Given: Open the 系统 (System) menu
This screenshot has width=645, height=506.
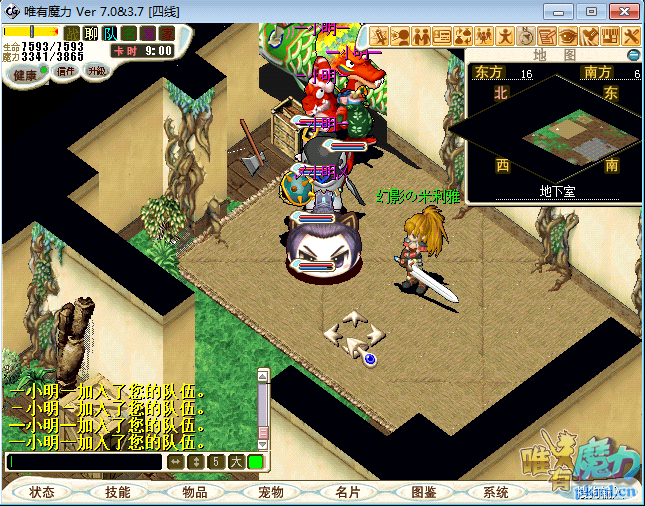Looking at the screenshot, I should click(x=495, y=492).
